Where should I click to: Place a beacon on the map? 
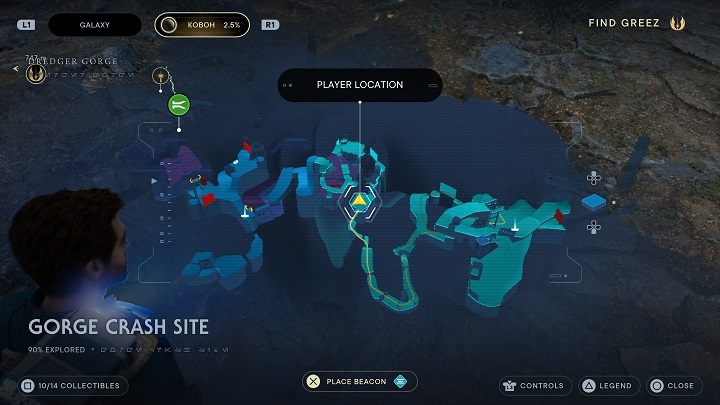pyautogui.click(x=360, y=381)
